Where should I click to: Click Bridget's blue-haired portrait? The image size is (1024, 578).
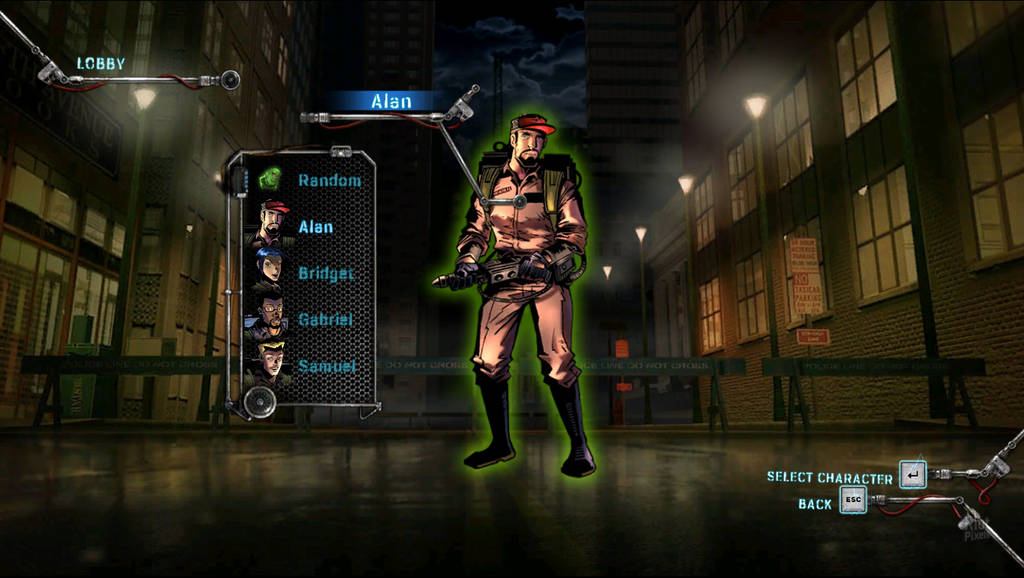(270, 268)
